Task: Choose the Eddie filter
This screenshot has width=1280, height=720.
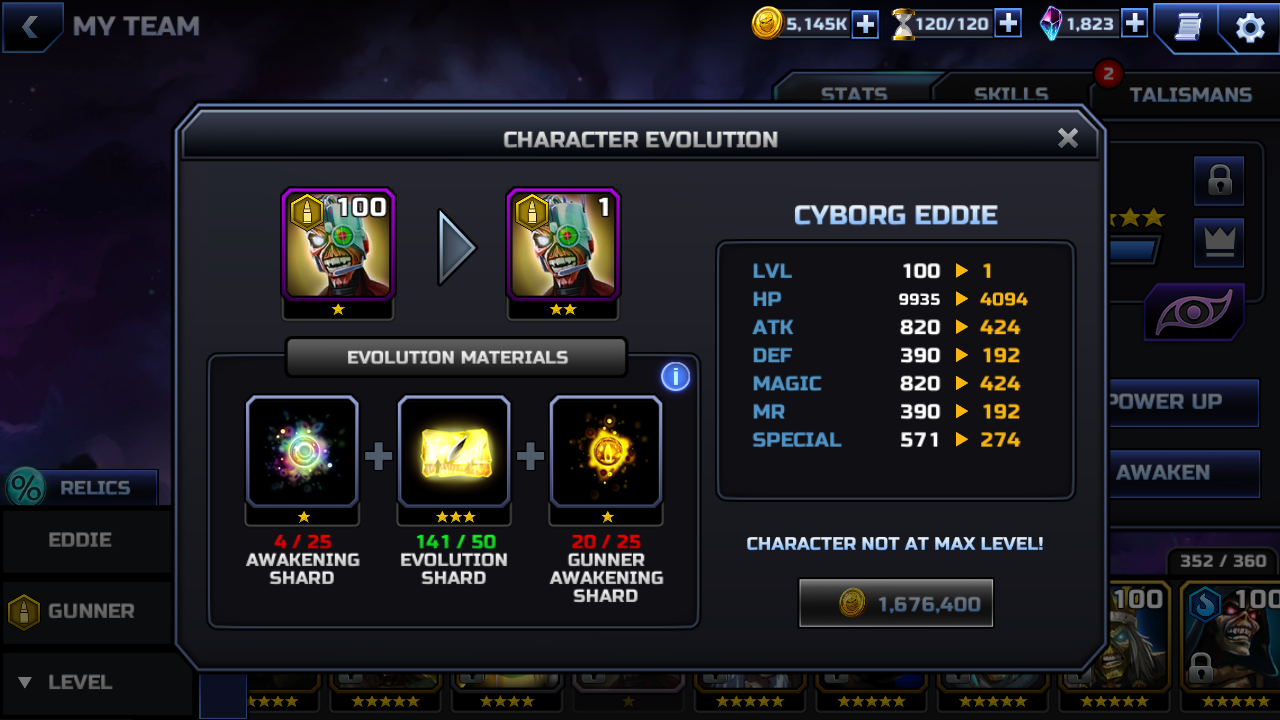Action: point(80,540)
